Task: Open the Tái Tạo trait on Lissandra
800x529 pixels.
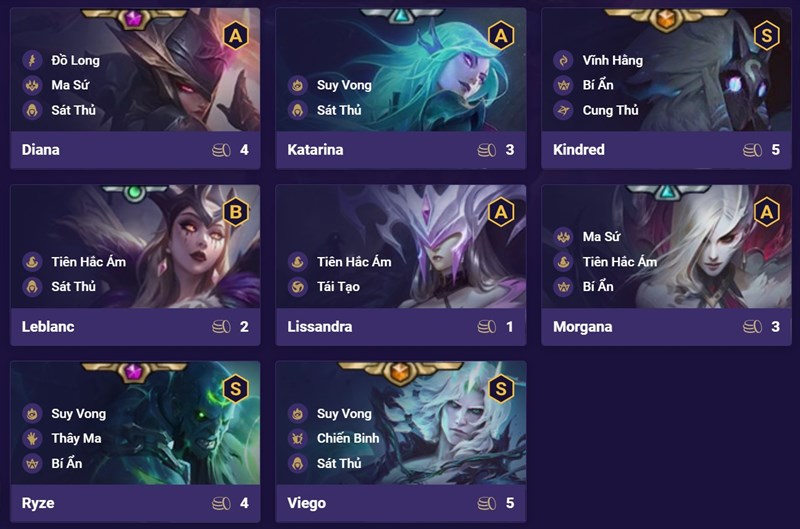Action: (x=337, y=287)
